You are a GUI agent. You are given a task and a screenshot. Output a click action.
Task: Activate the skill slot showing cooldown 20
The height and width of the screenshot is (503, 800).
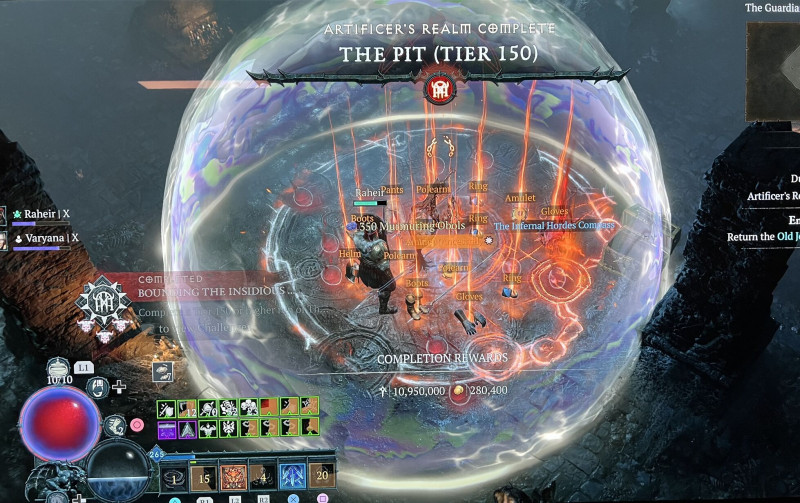click(321, 475)
